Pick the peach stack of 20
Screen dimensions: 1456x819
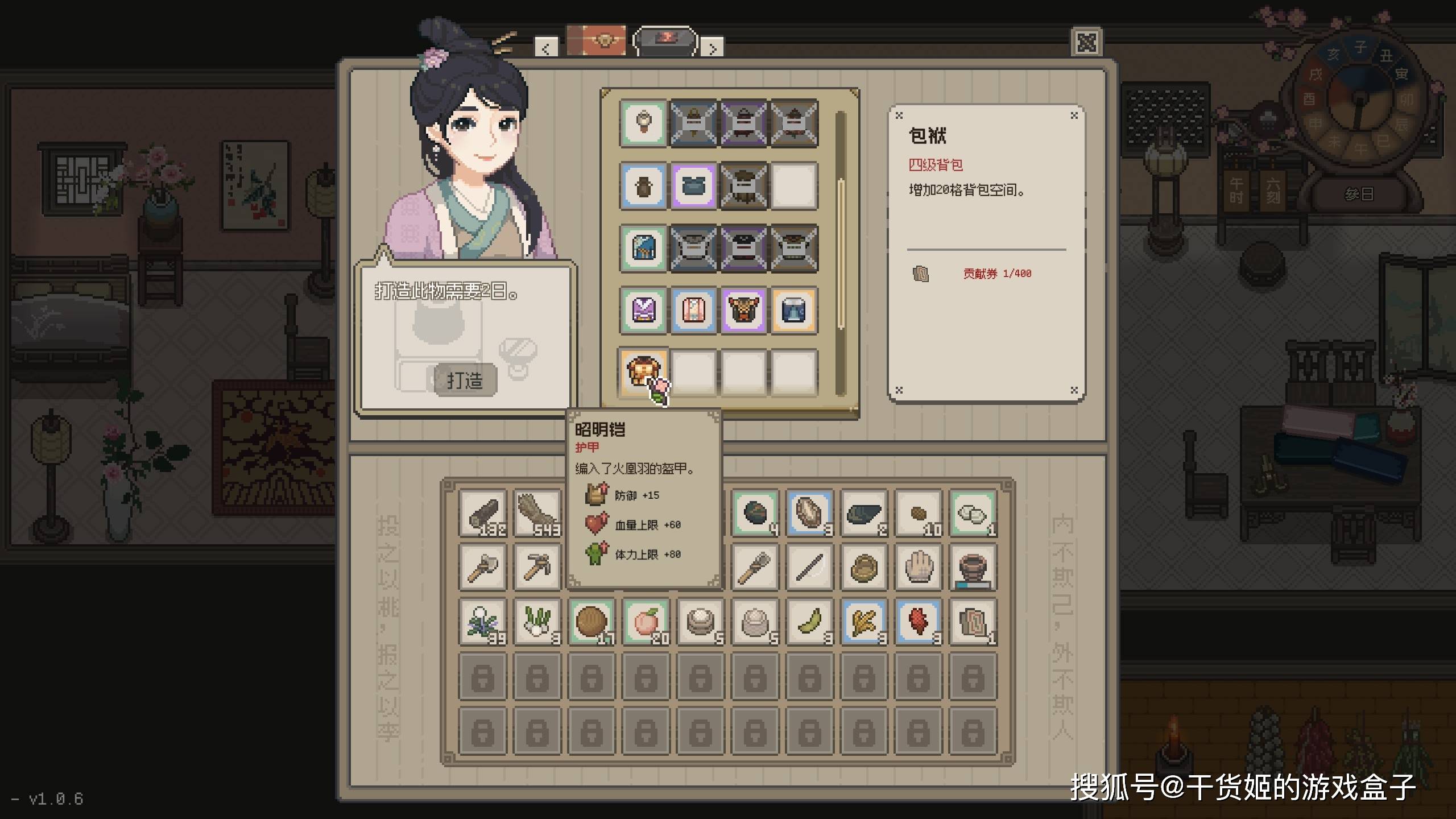pyautogui.click(x=646, y=622)
